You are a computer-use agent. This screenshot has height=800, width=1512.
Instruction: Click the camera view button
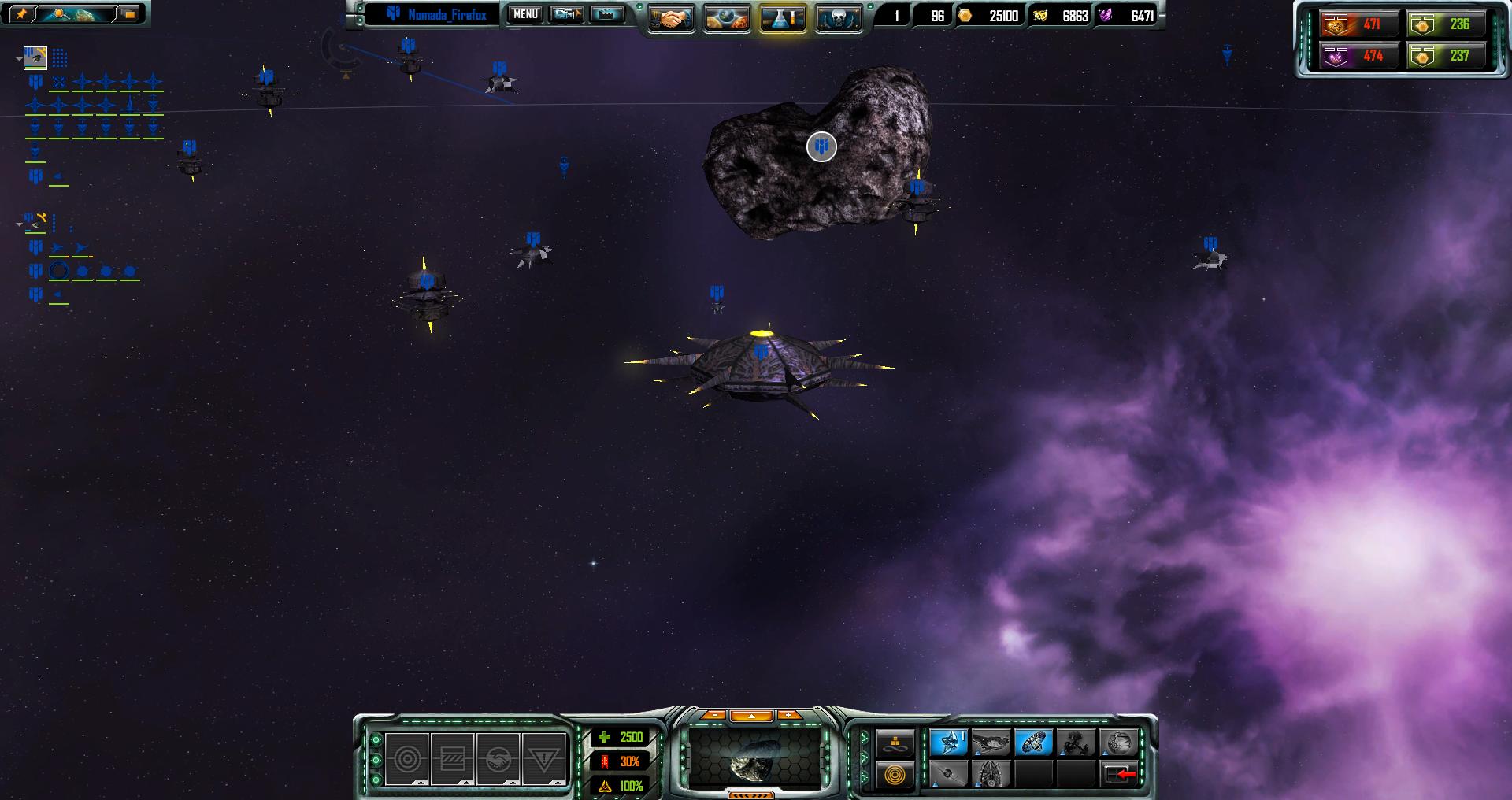coord(566,14)
